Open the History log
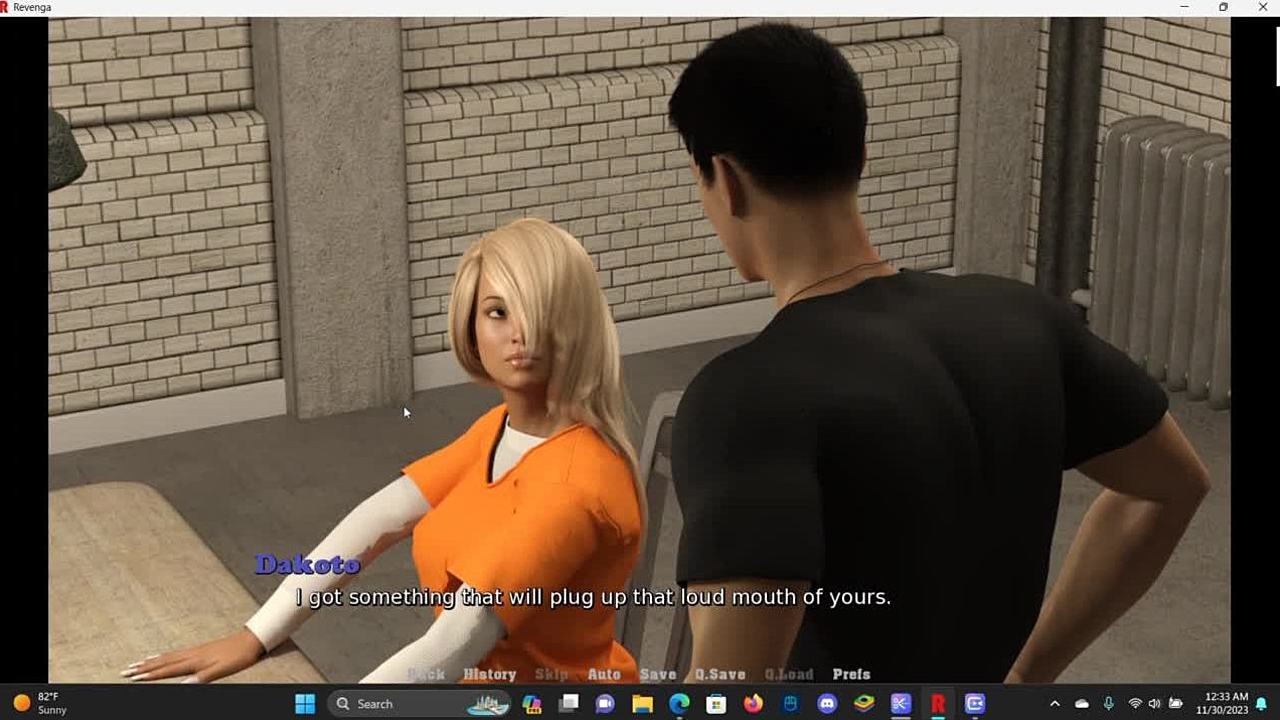Viewport: 1280px width, 720px height. [x=489, y=674]
